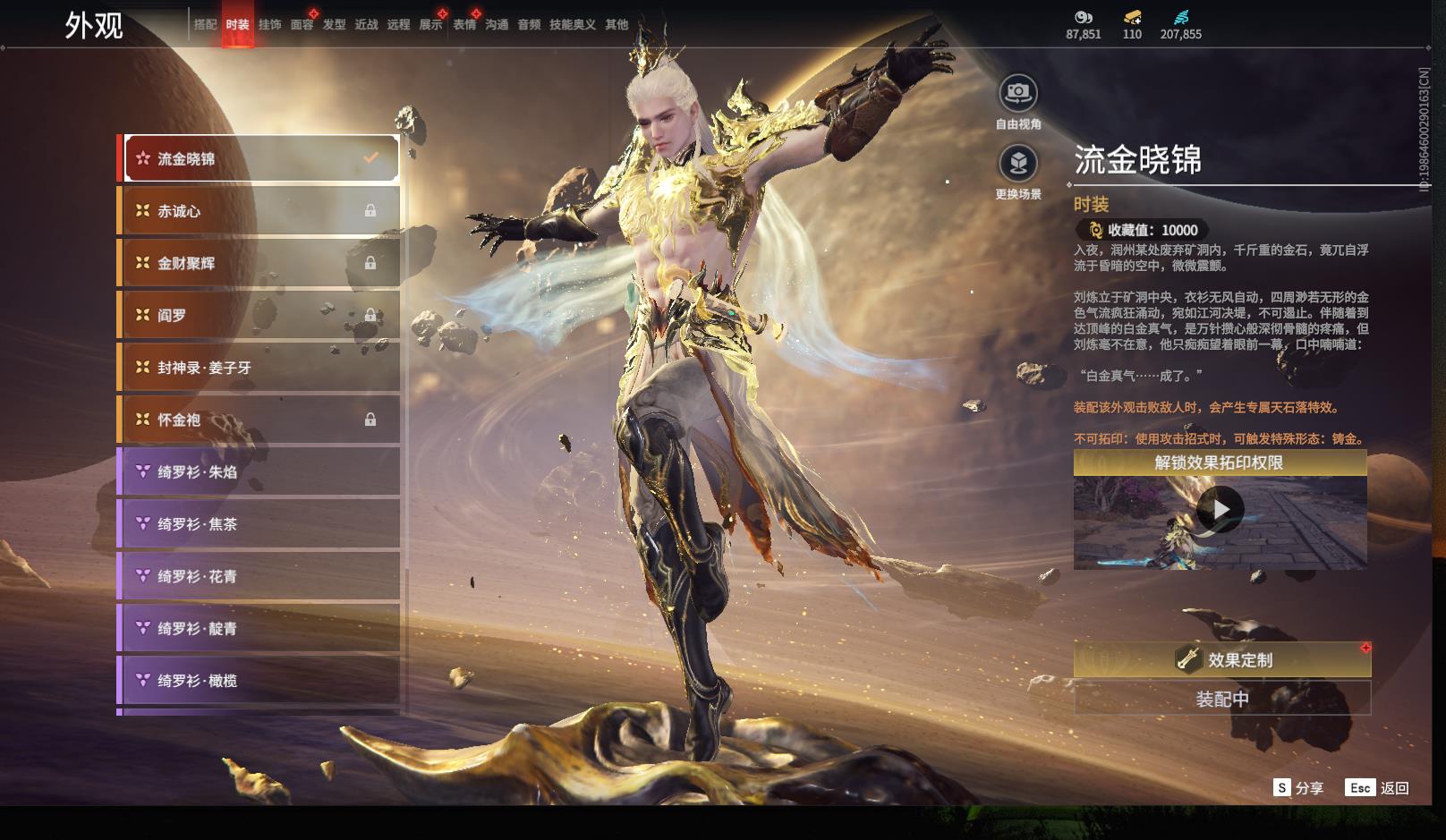Choose the 金财聚辉 outfit entry
1446x840 pixels.
click(x=259, y=263)
